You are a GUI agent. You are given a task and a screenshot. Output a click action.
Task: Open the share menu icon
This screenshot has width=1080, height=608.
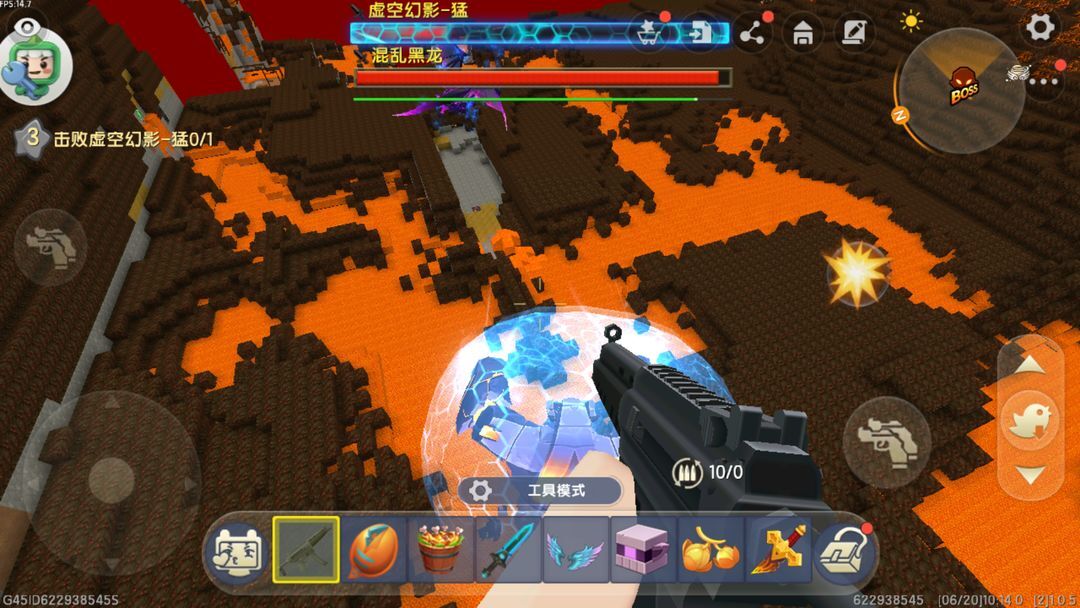point(754,34)
